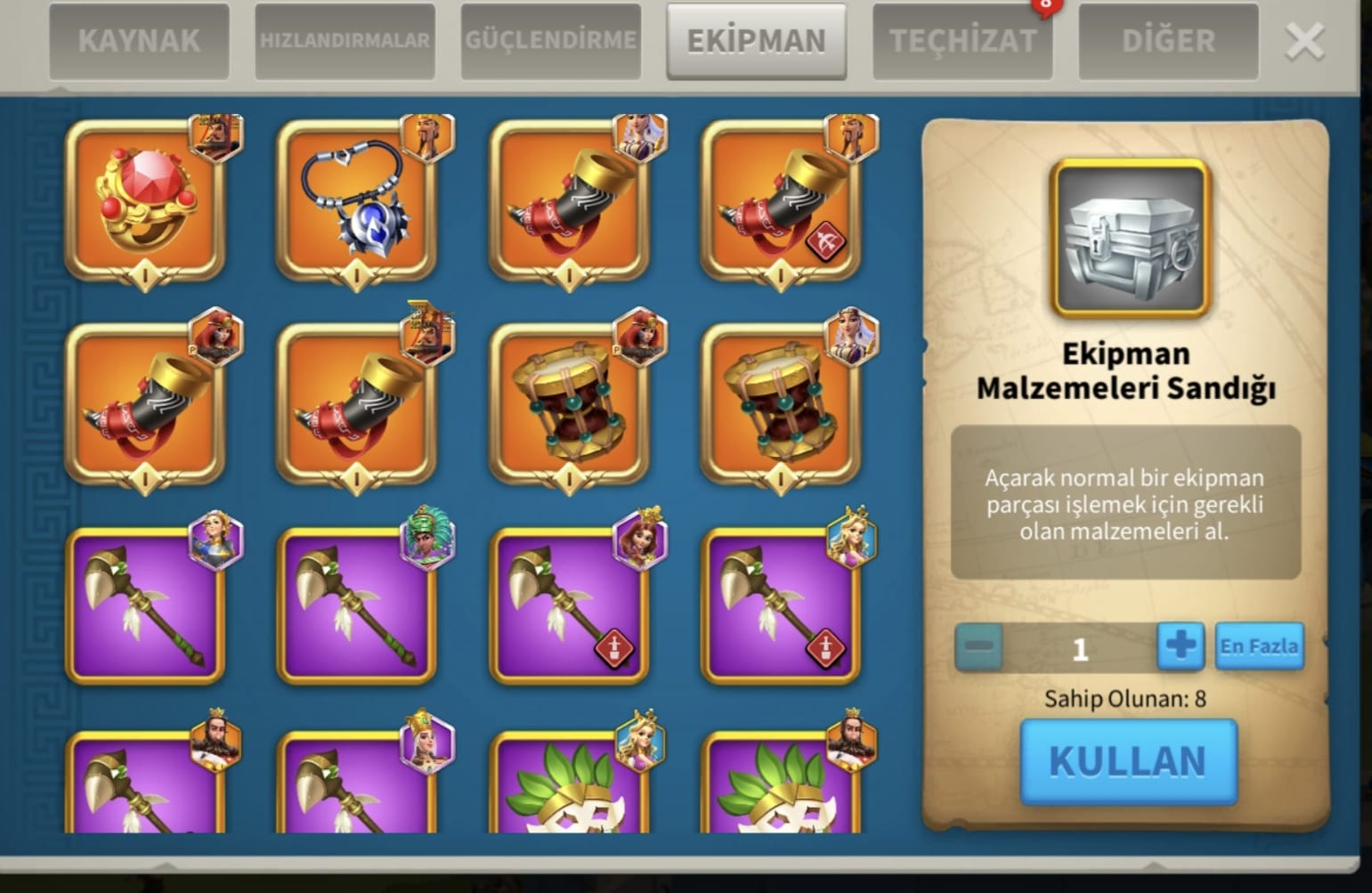Show the GÜÇLENDİRME tab
The width and height of the screenshot is (1372, 893).
pyautogui.click(x=550, y=41)
